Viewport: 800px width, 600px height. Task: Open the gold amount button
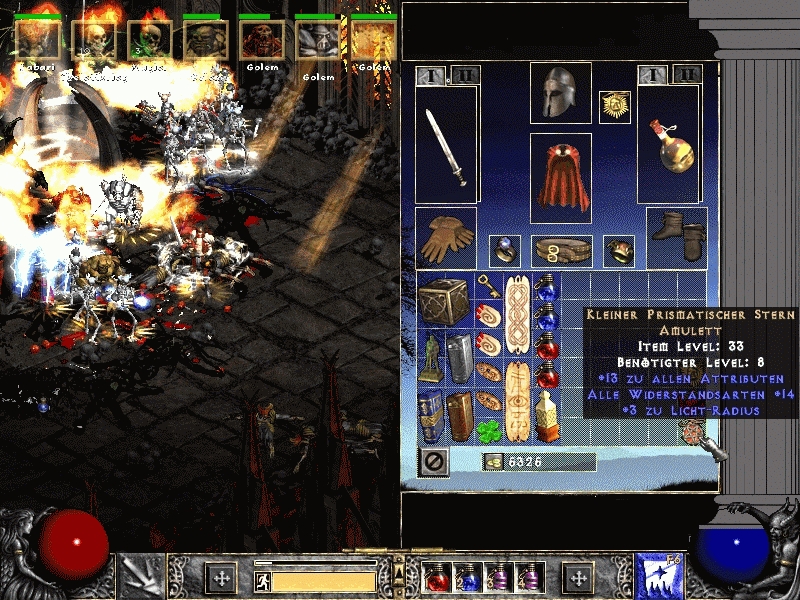coord(493,462)
